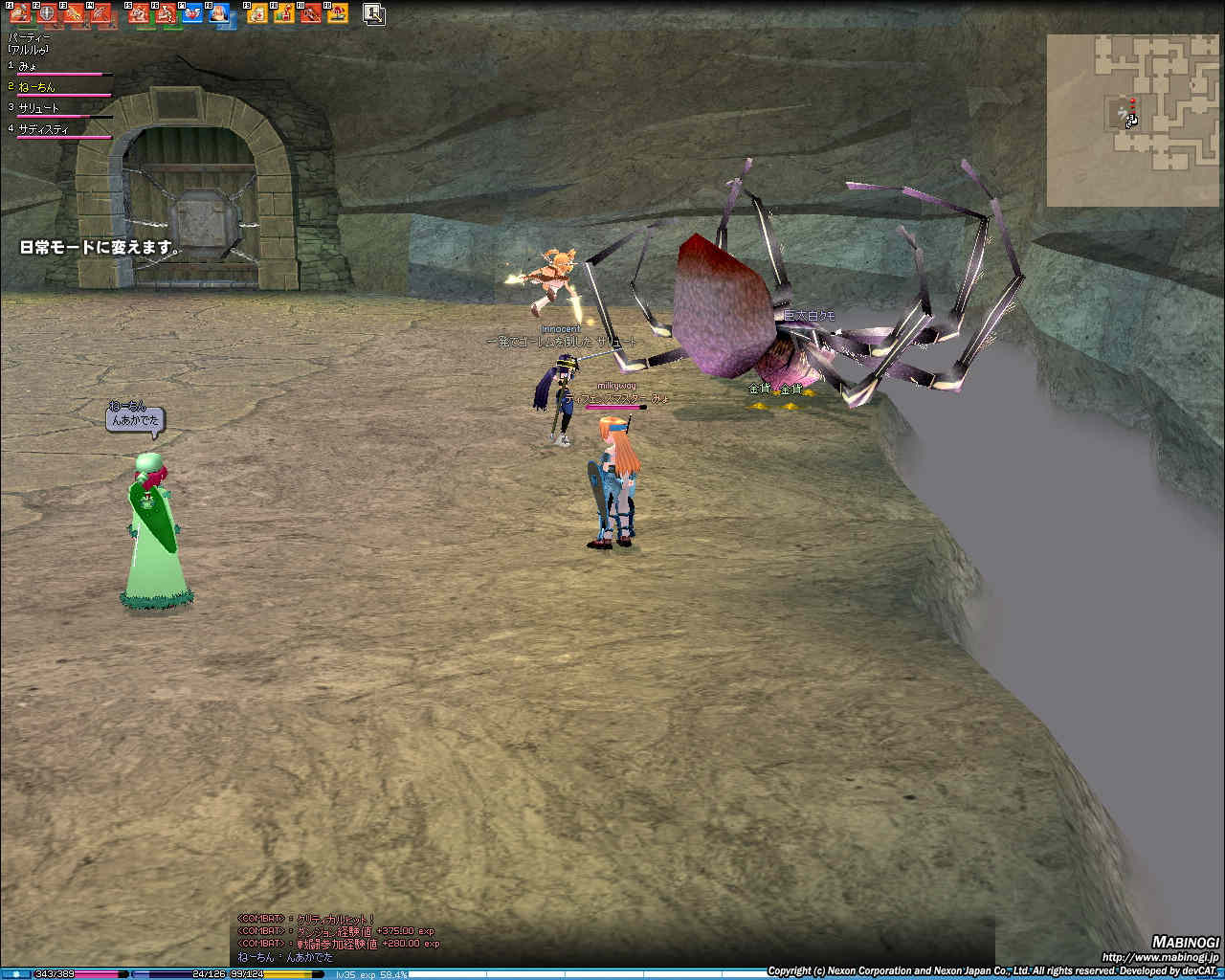Trigger the F3 skill slot icon
The width and height of the screenshot is (1225, 980).
[x=73, y=13]
